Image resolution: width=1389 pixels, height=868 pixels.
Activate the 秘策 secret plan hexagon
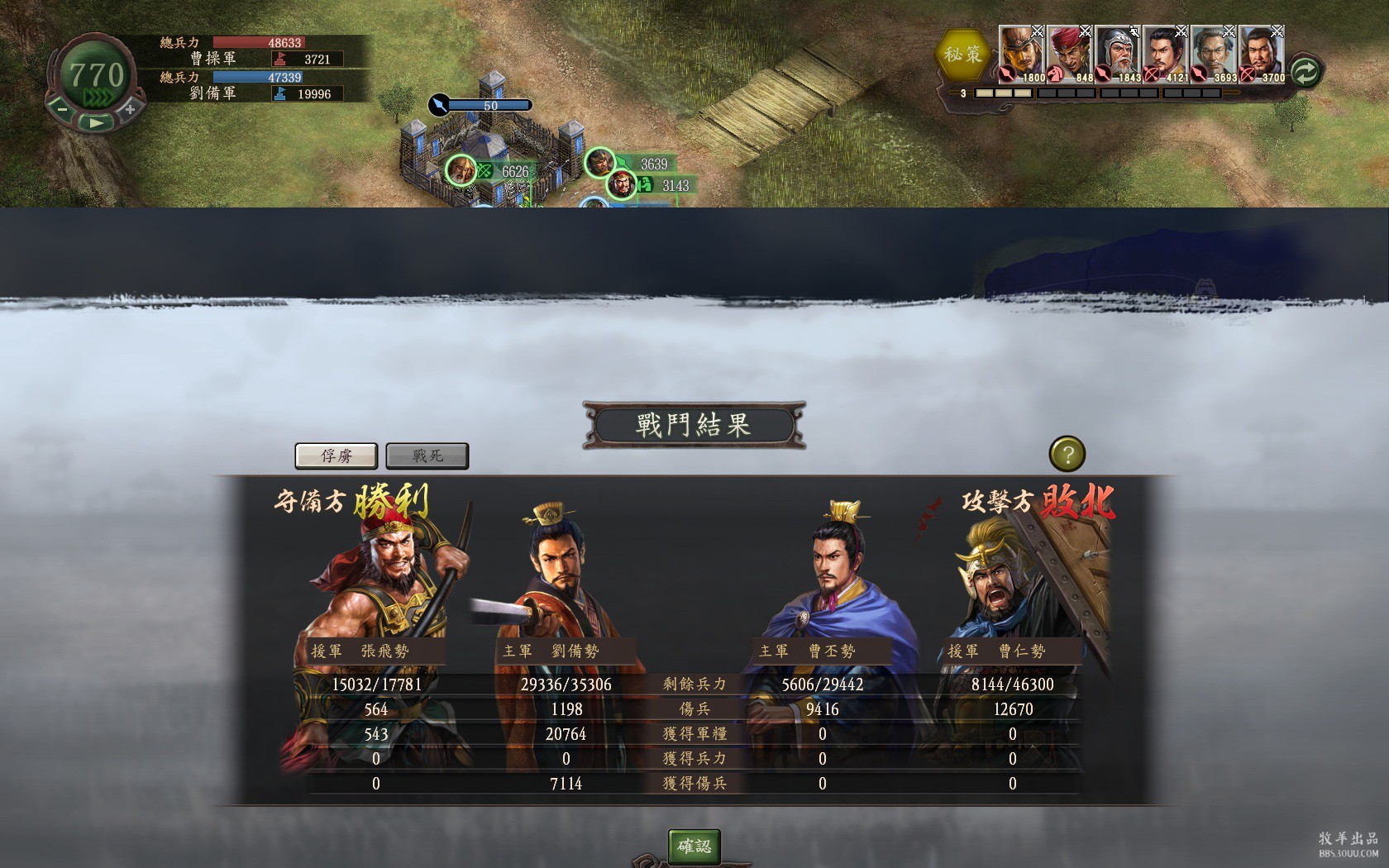point(962,55)
